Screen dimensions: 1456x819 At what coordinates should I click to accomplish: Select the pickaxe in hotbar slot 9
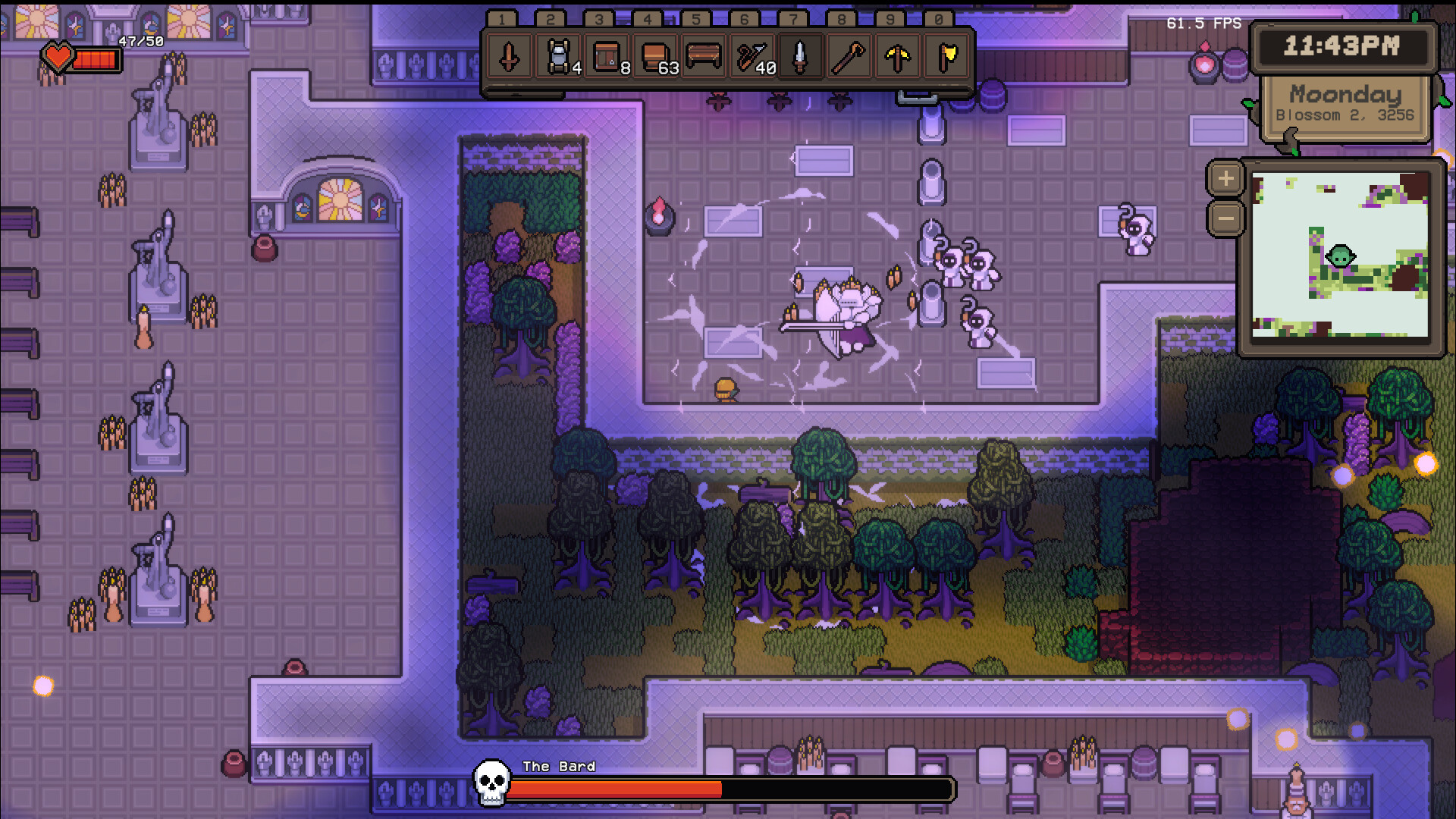click(896, 58)
